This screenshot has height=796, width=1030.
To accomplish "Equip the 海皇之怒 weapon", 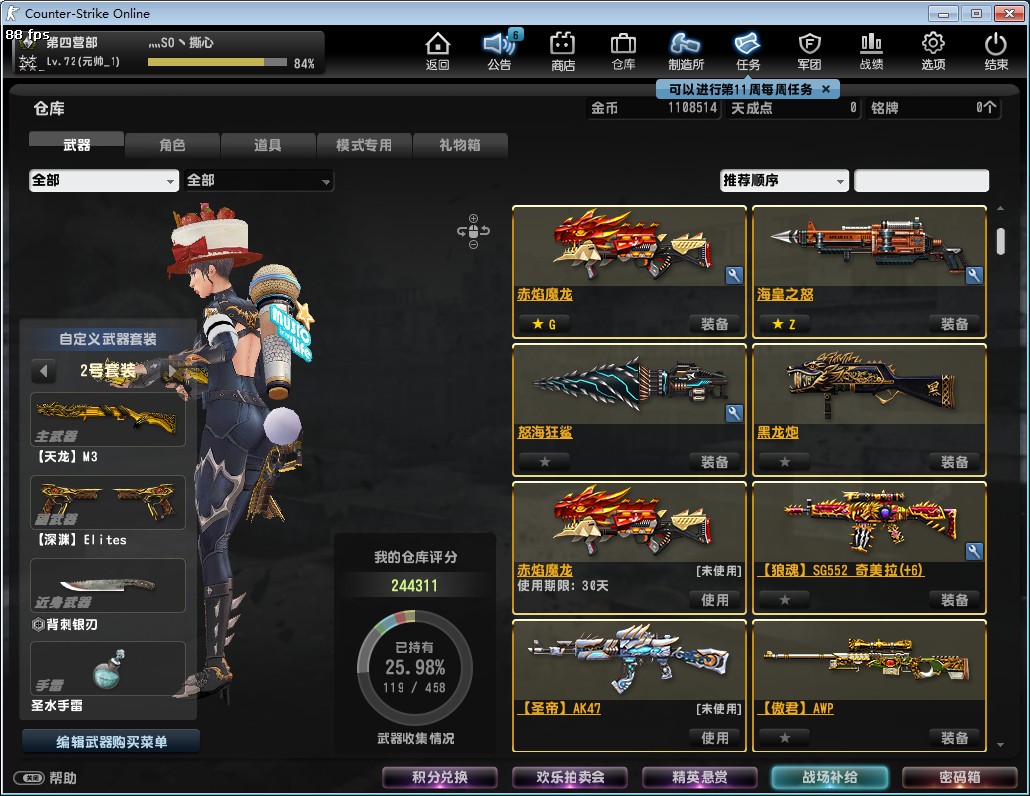I will click(x=954, y=324).
